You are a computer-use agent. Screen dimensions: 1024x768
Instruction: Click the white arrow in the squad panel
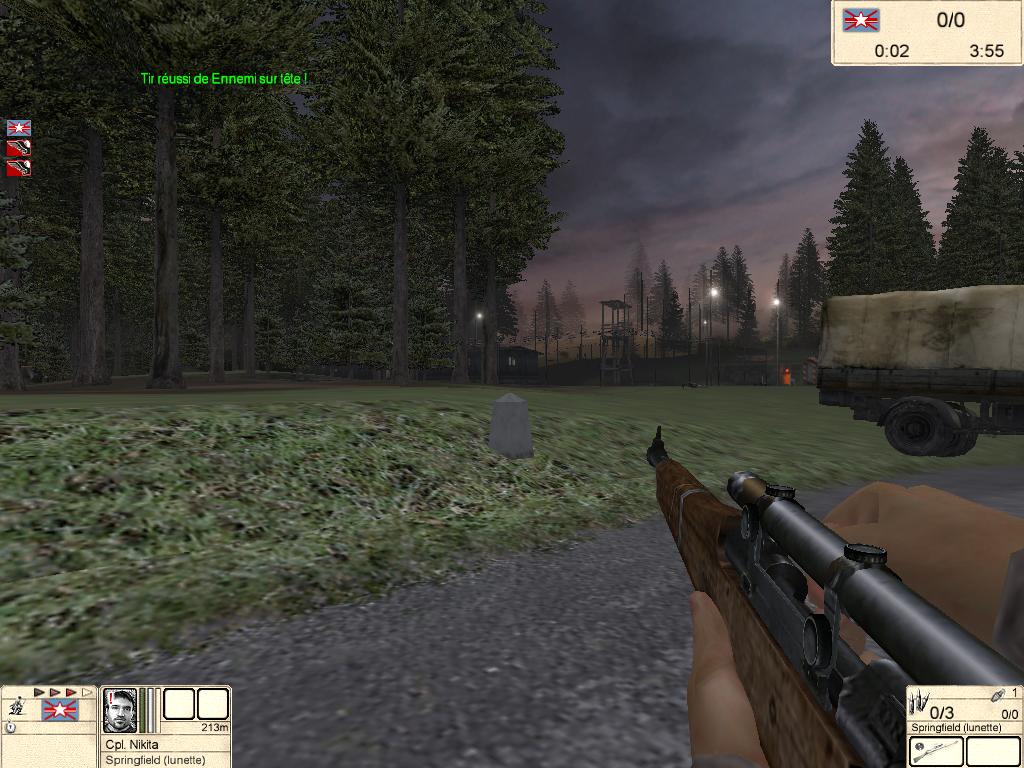point(87,692)
